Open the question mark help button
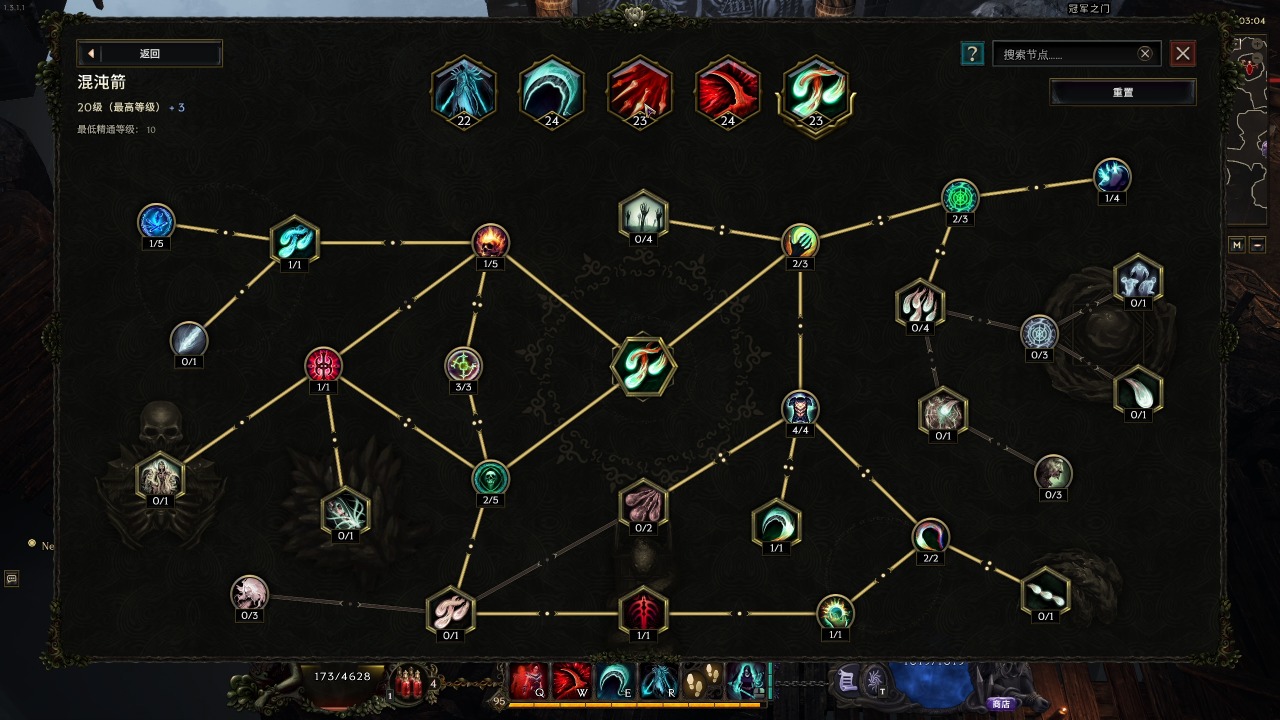 [x=971, y=54]
